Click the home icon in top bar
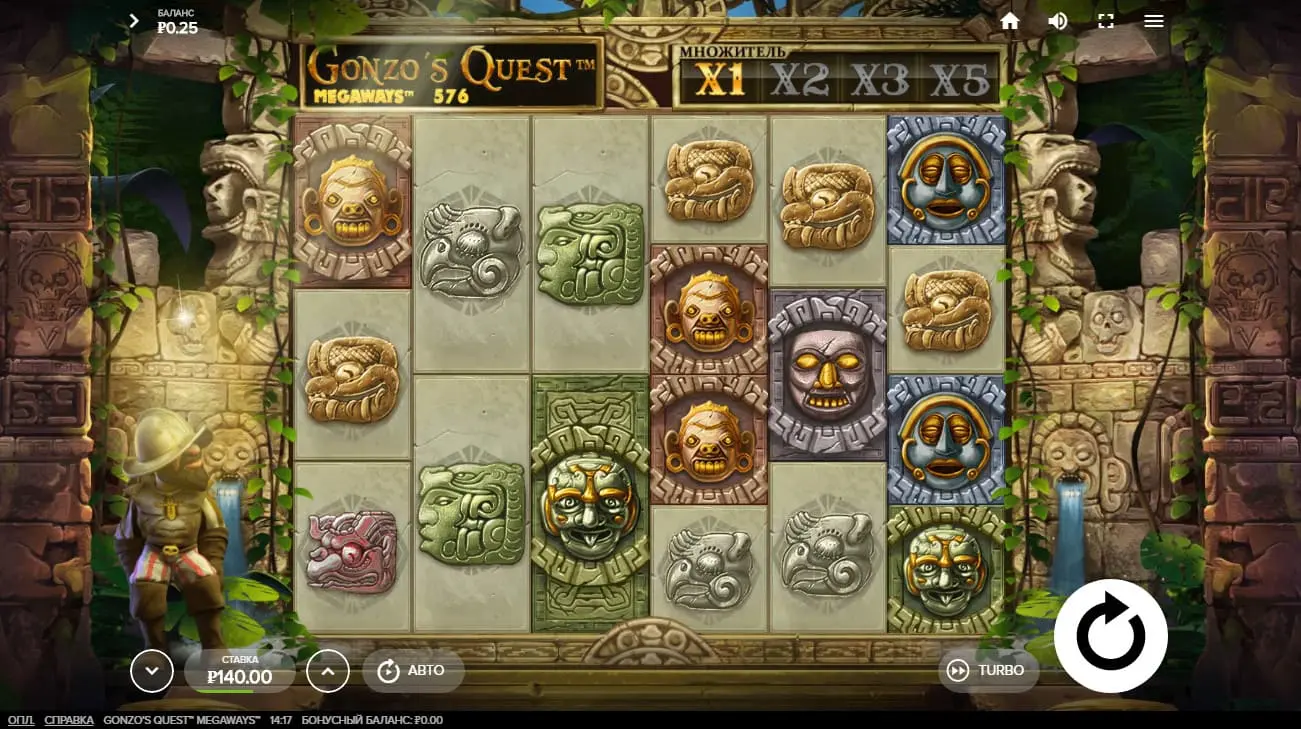The width and height of the screenshot is (1301, 729). (x=1009, y=20)
